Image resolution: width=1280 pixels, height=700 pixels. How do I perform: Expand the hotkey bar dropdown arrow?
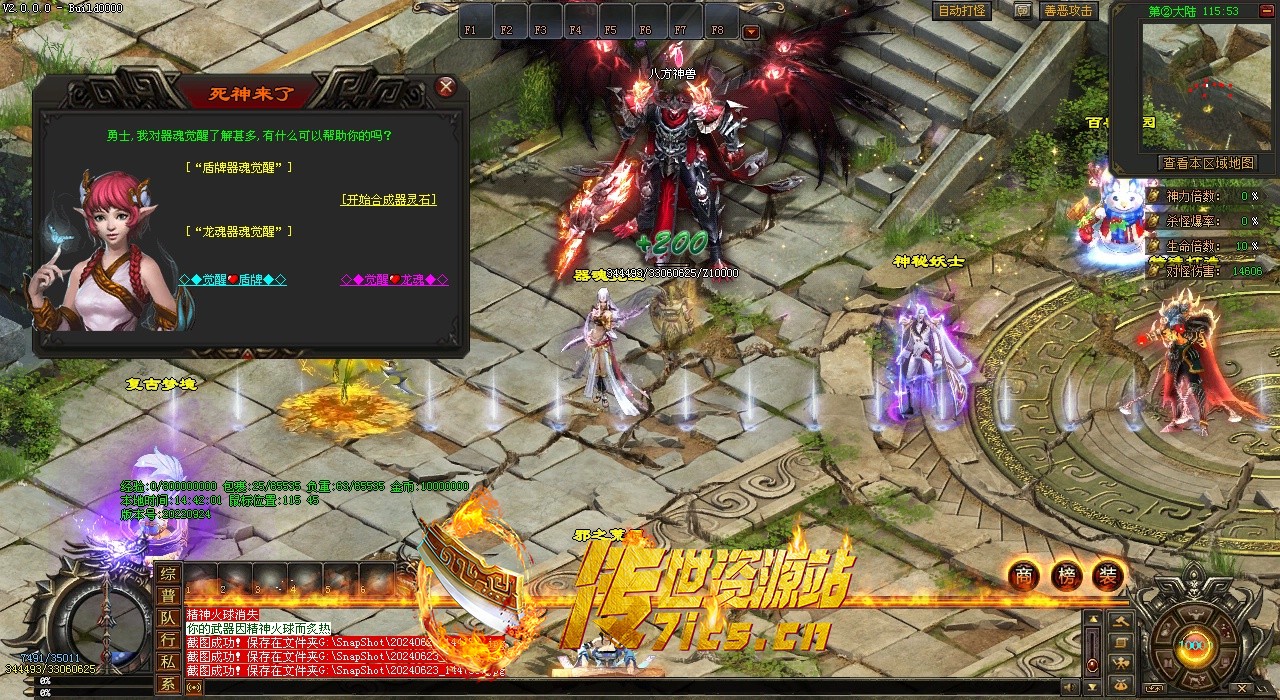pyautogui.click(x=751, y=31)
